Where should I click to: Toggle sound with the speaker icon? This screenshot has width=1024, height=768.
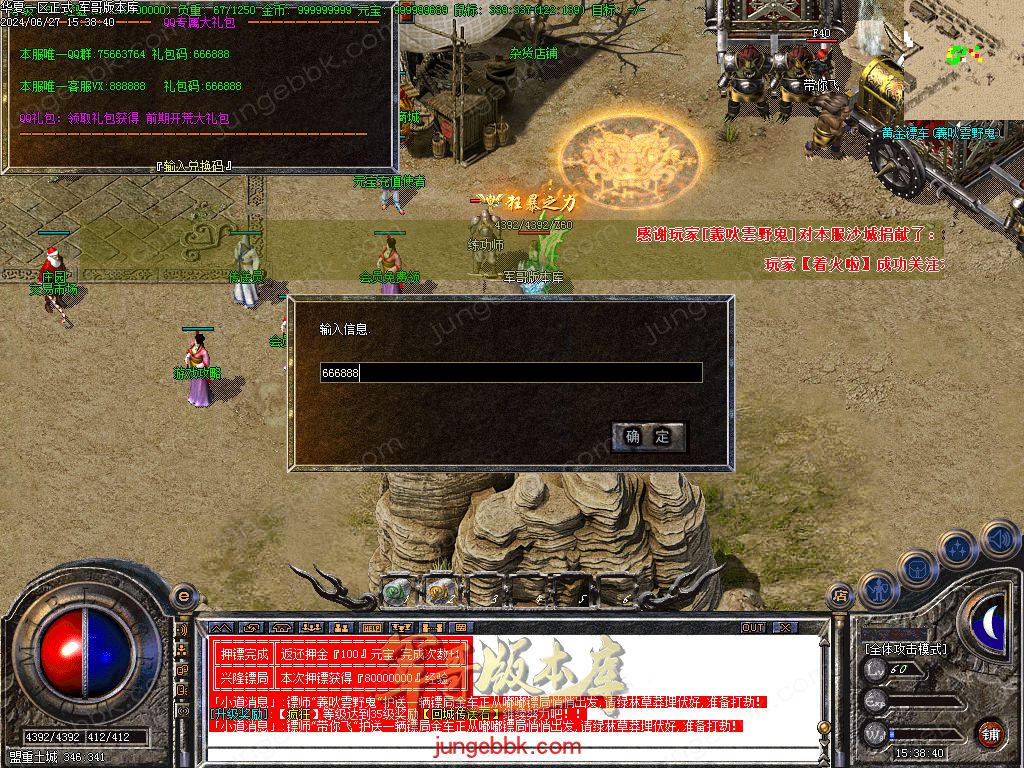tap(997, 539)
